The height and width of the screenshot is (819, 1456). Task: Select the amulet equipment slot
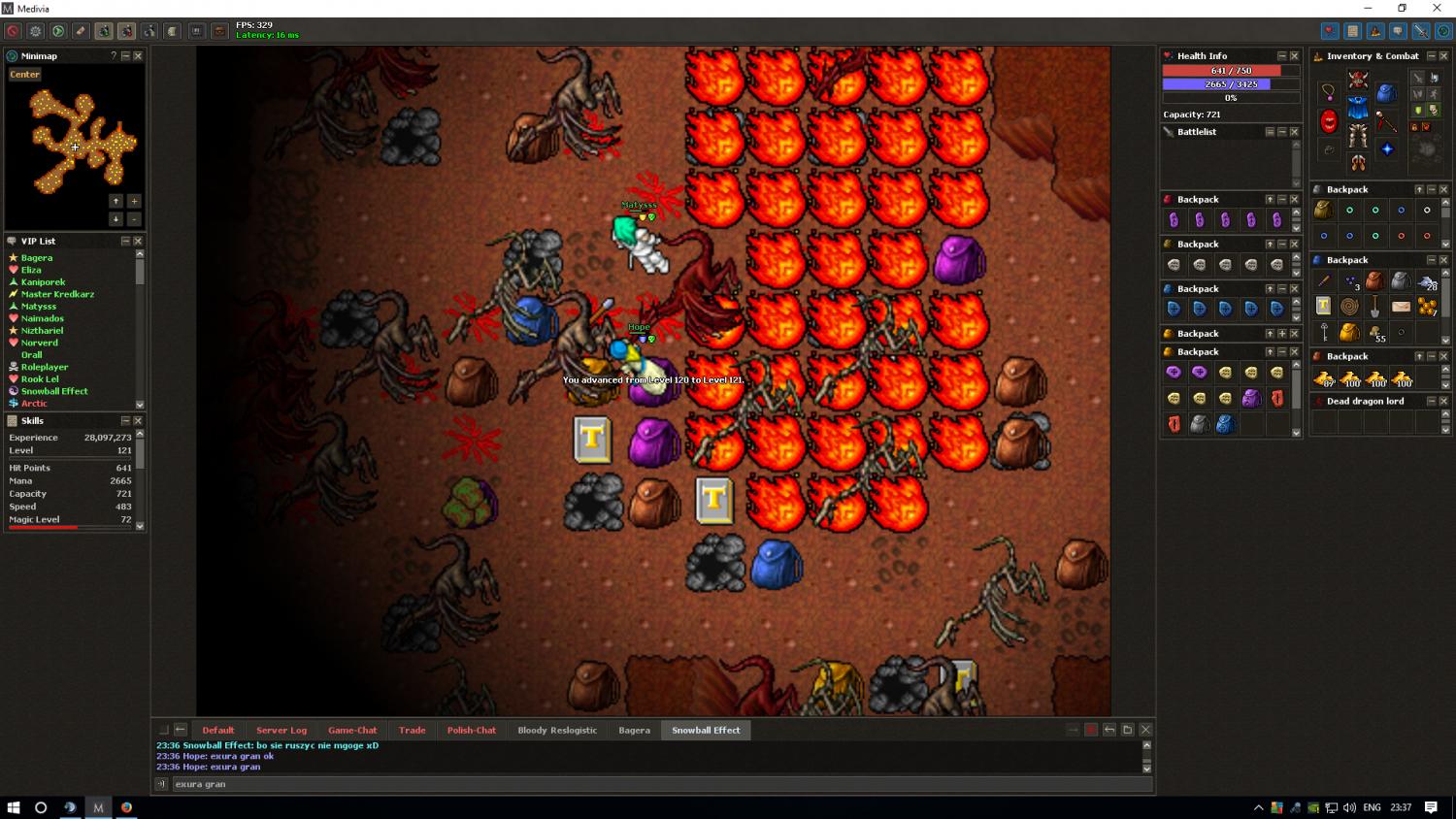1328,92
